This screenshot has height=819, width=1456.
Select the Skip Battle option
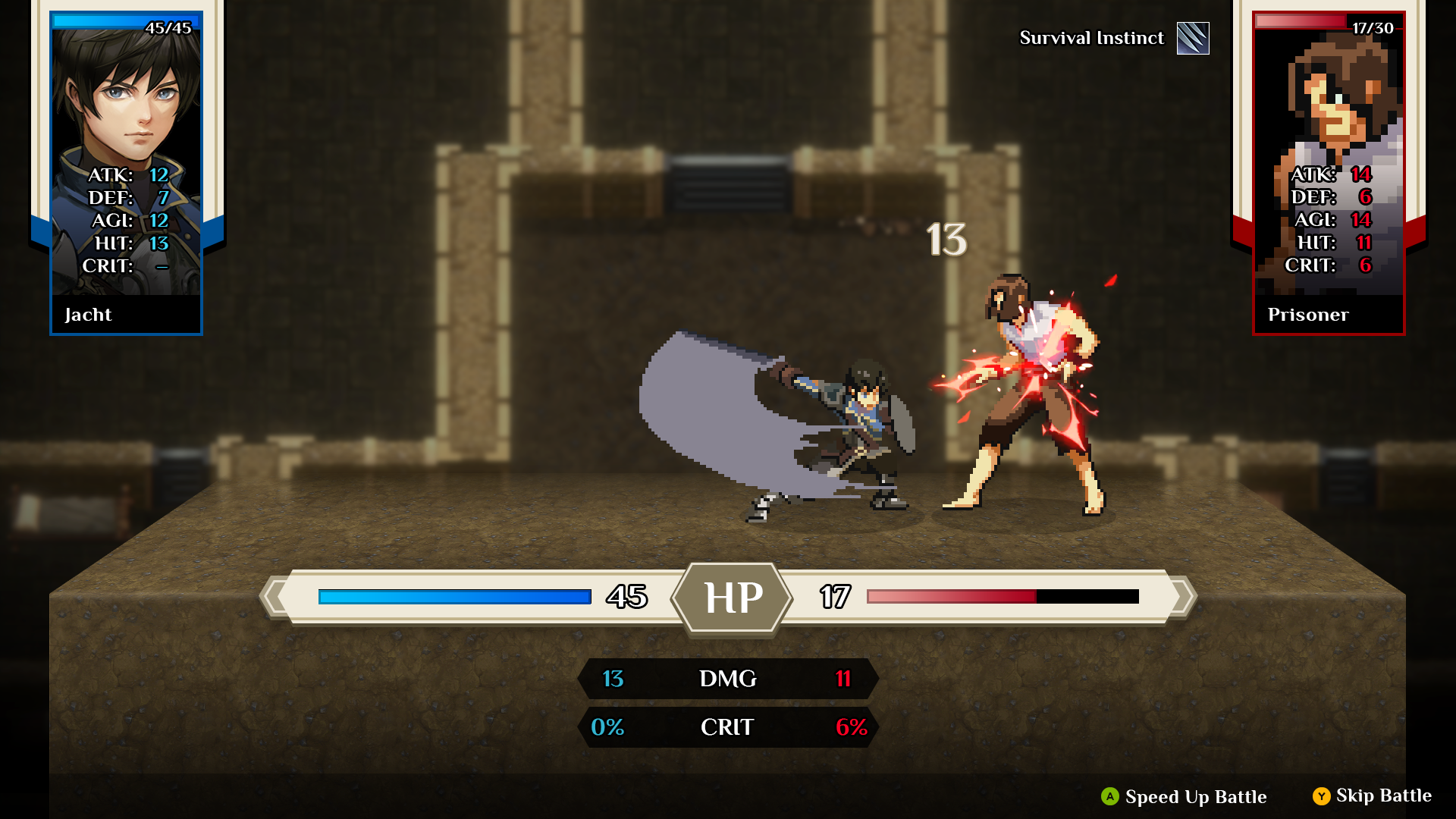tap(1372, 795)
